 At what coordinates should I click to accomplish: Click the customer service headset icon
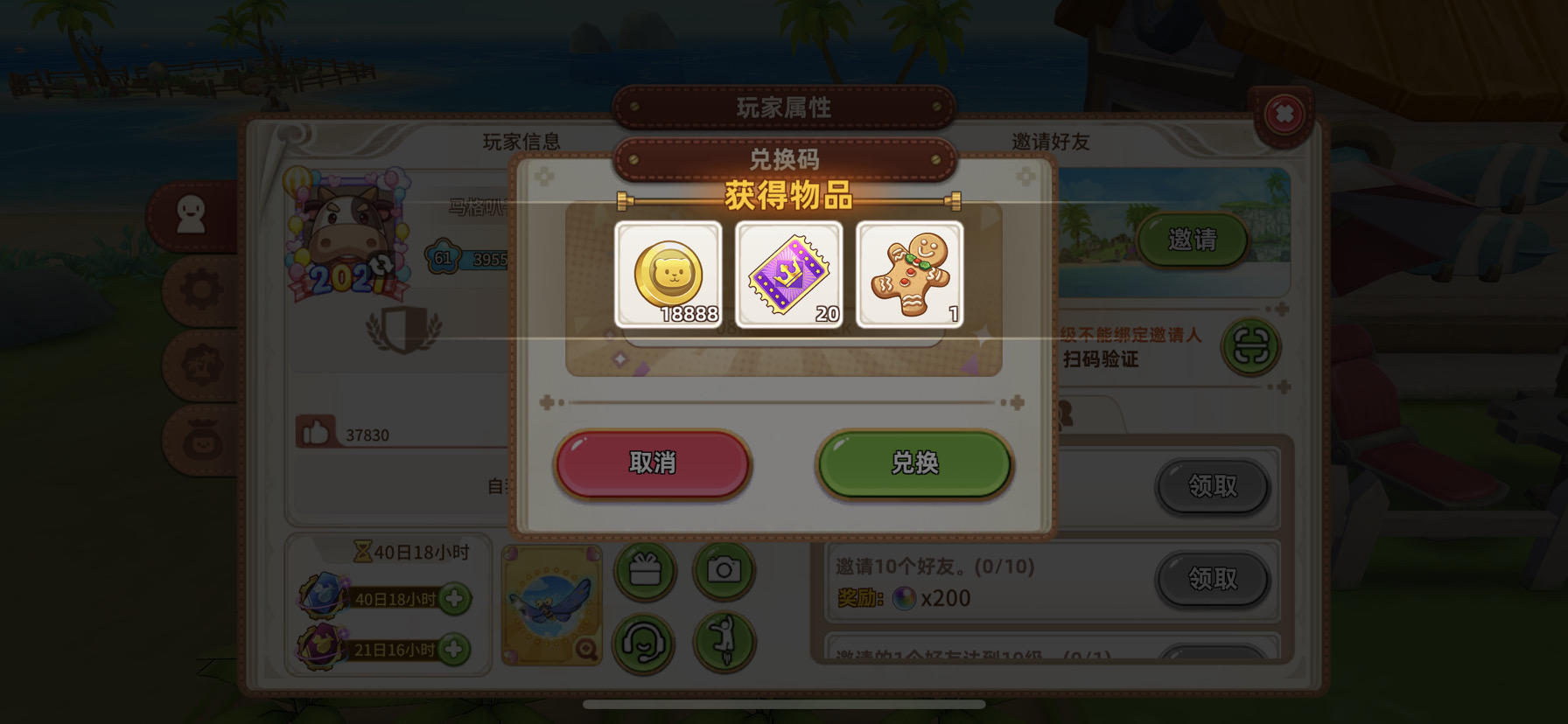tap(646, 646)
